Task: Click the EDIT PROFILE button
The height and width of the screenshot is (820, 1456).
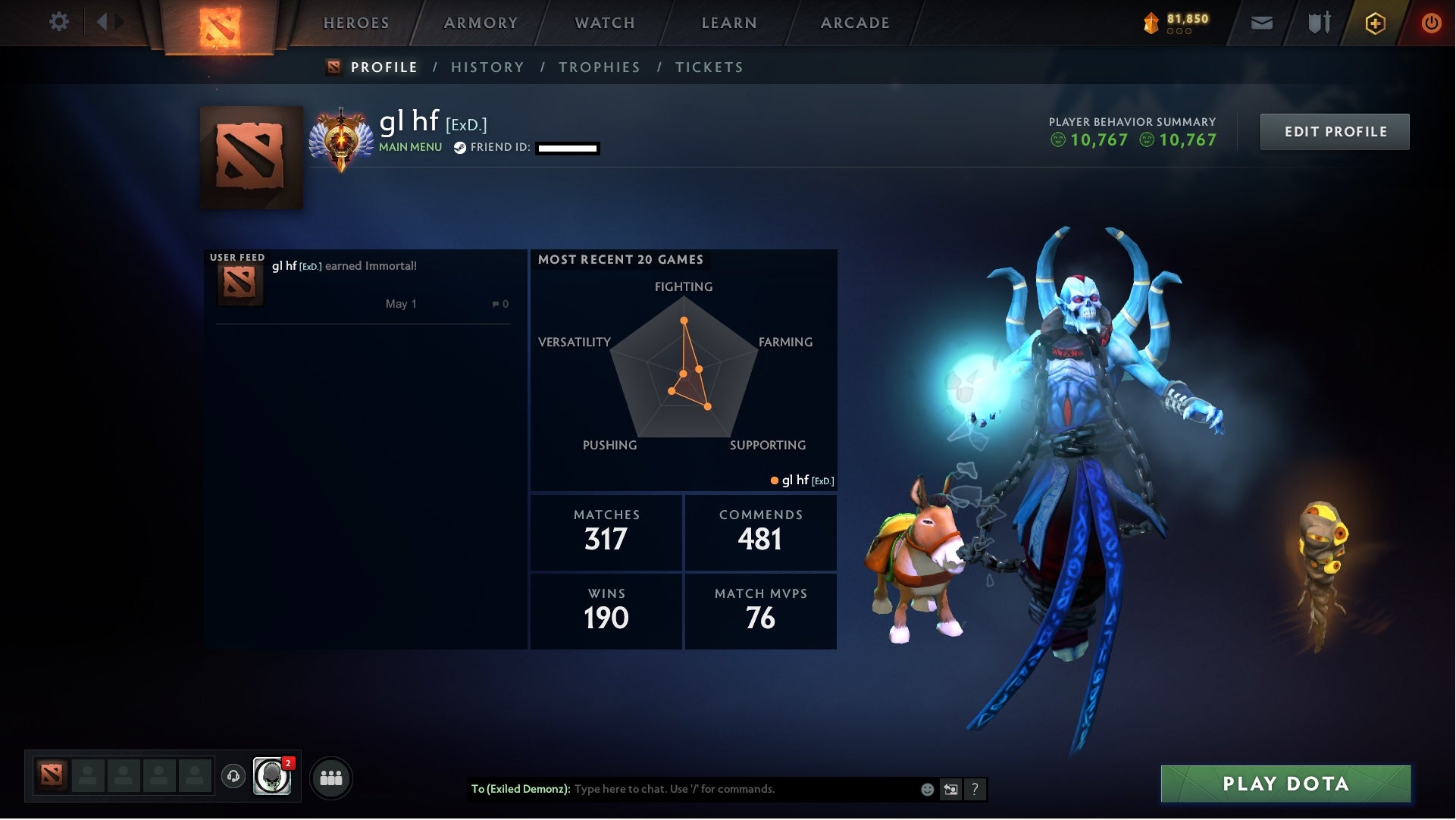Action: tap(1335, 131)
